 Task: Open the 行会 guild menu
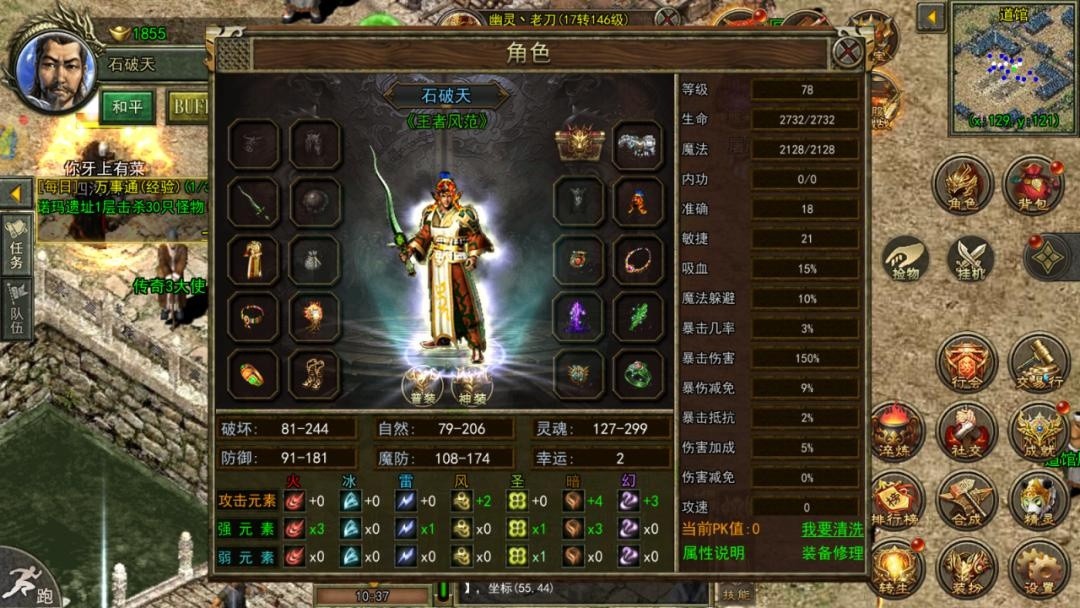[969, 363]
